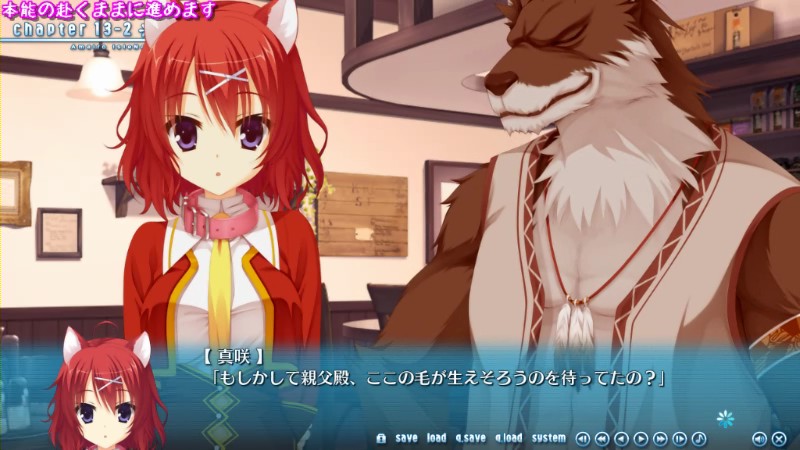
Task: Click the double-arrow rewind button
Action: tap(602, 438)
